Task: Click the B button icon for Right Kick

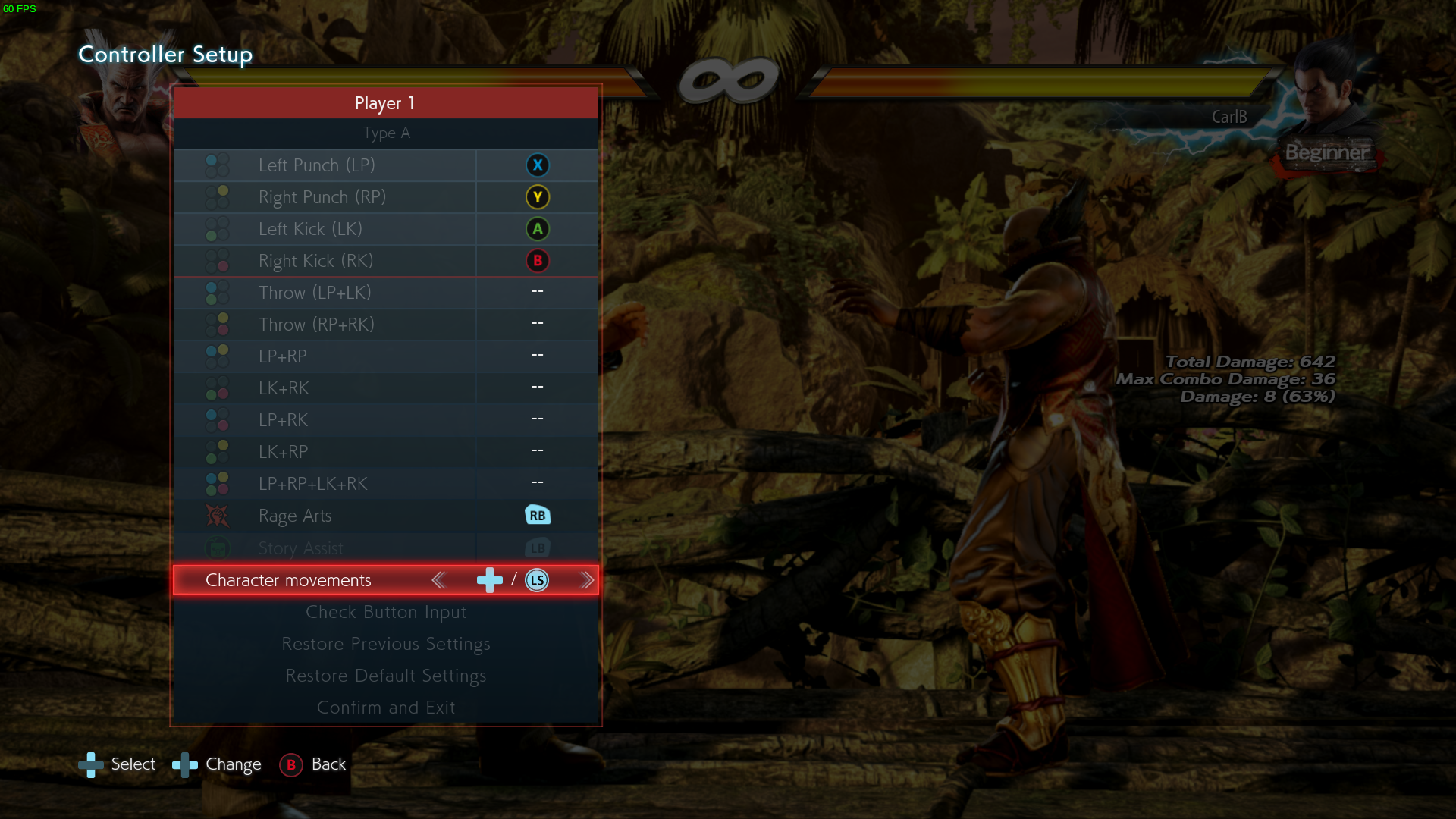Action: click(538, 260)
